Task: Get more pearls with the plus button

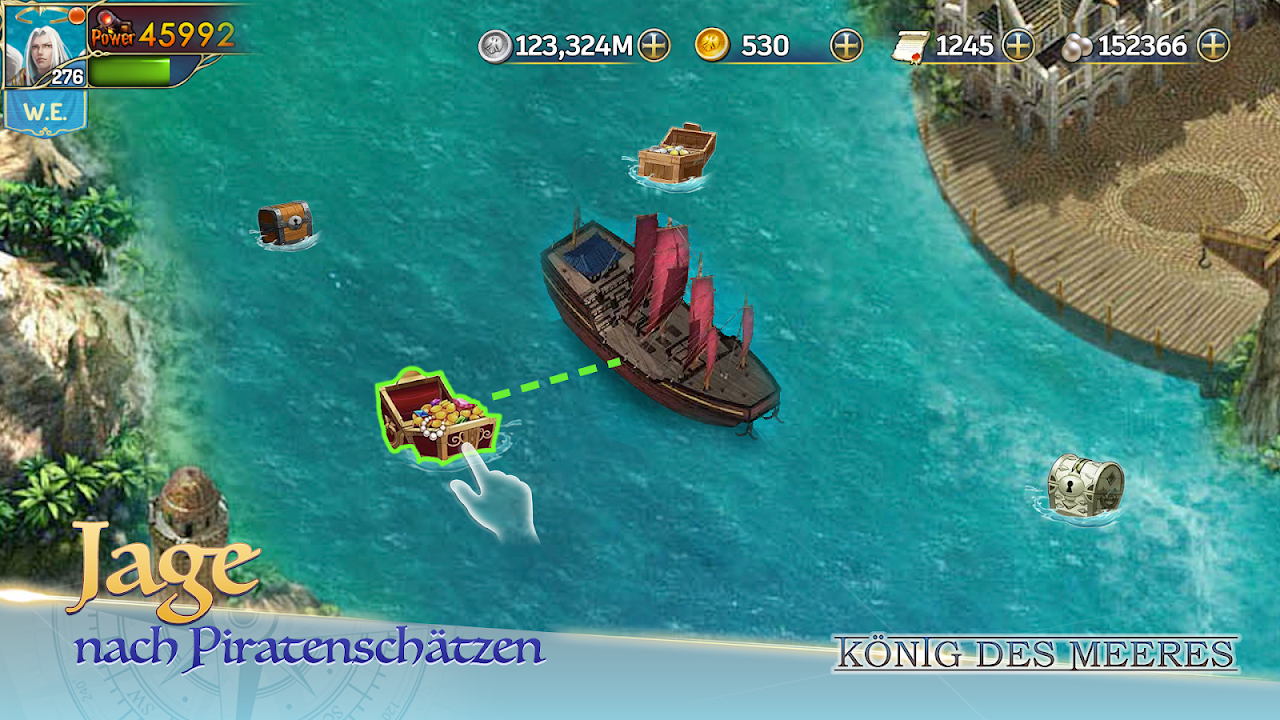Action: click(x=1213, y=45)
